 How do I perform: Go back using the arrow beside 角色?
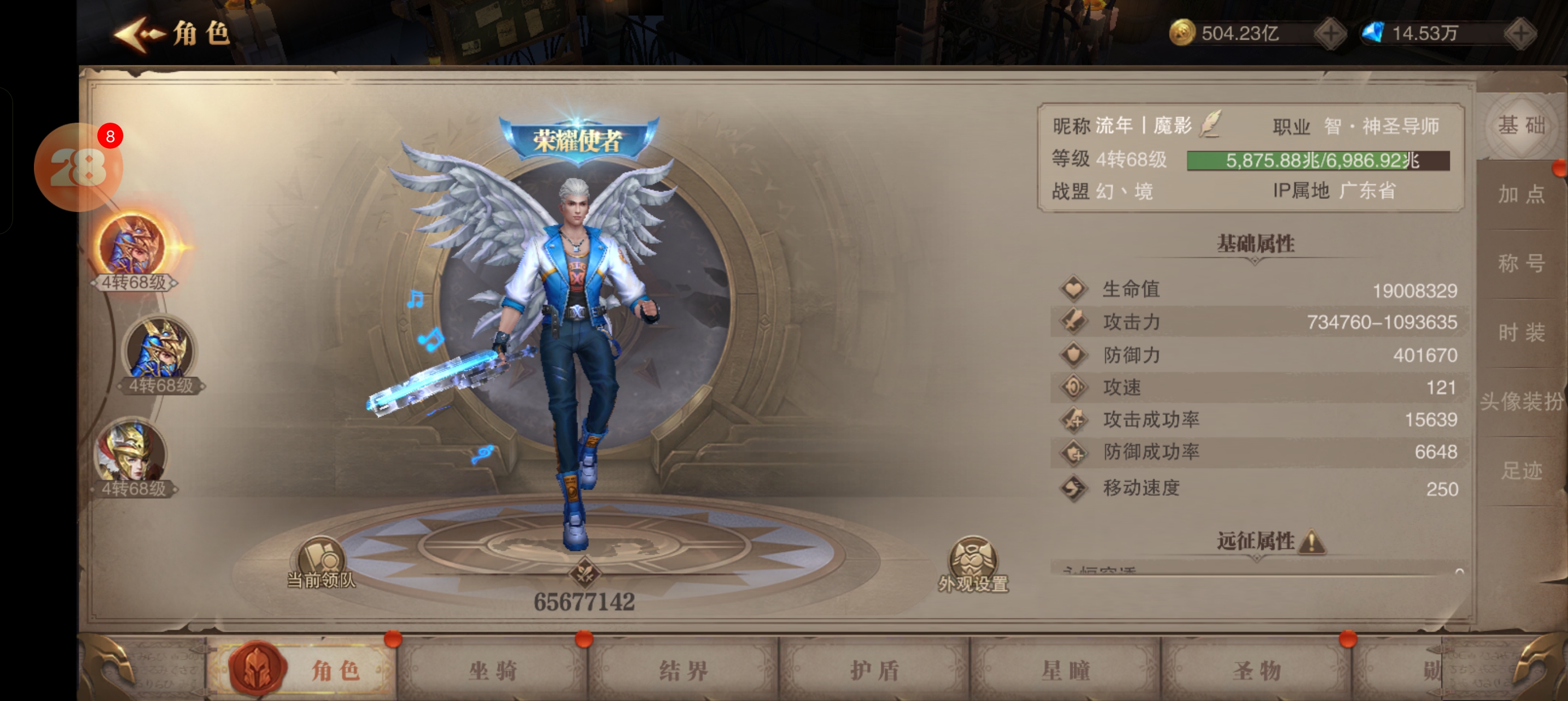point(138,34)
